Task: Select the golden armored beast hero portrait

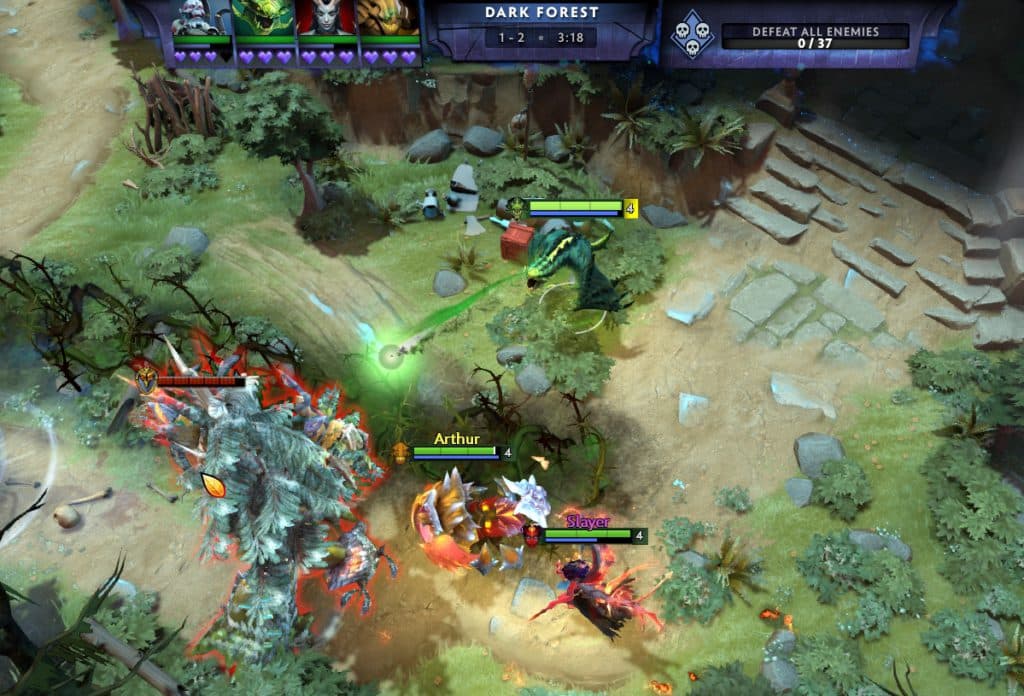Action: click(x=389, y=20)
